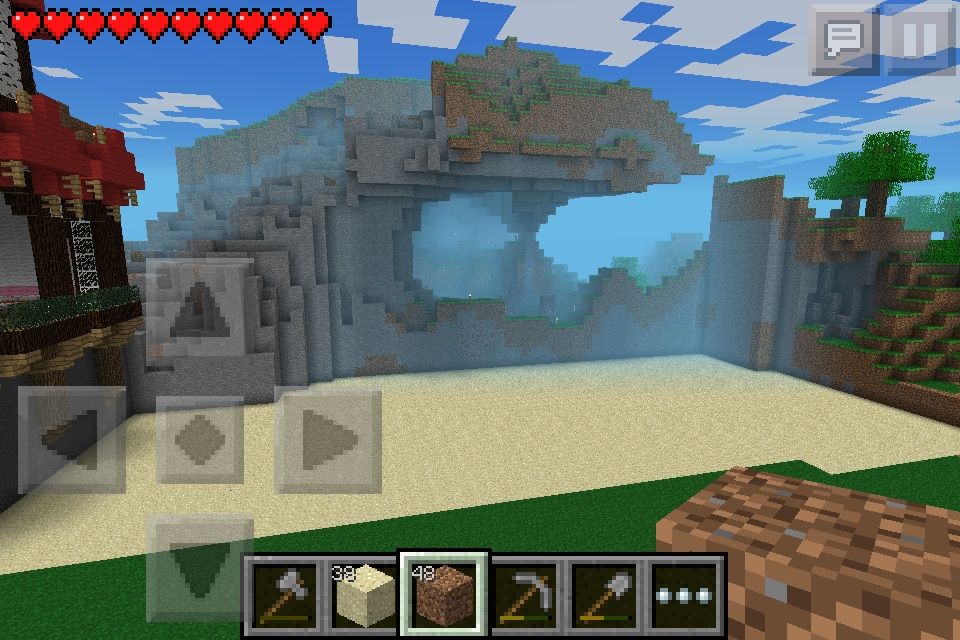Choose the dirt block hotbar slot
This screenshot has height=640, width=960.
pos(444,596)
